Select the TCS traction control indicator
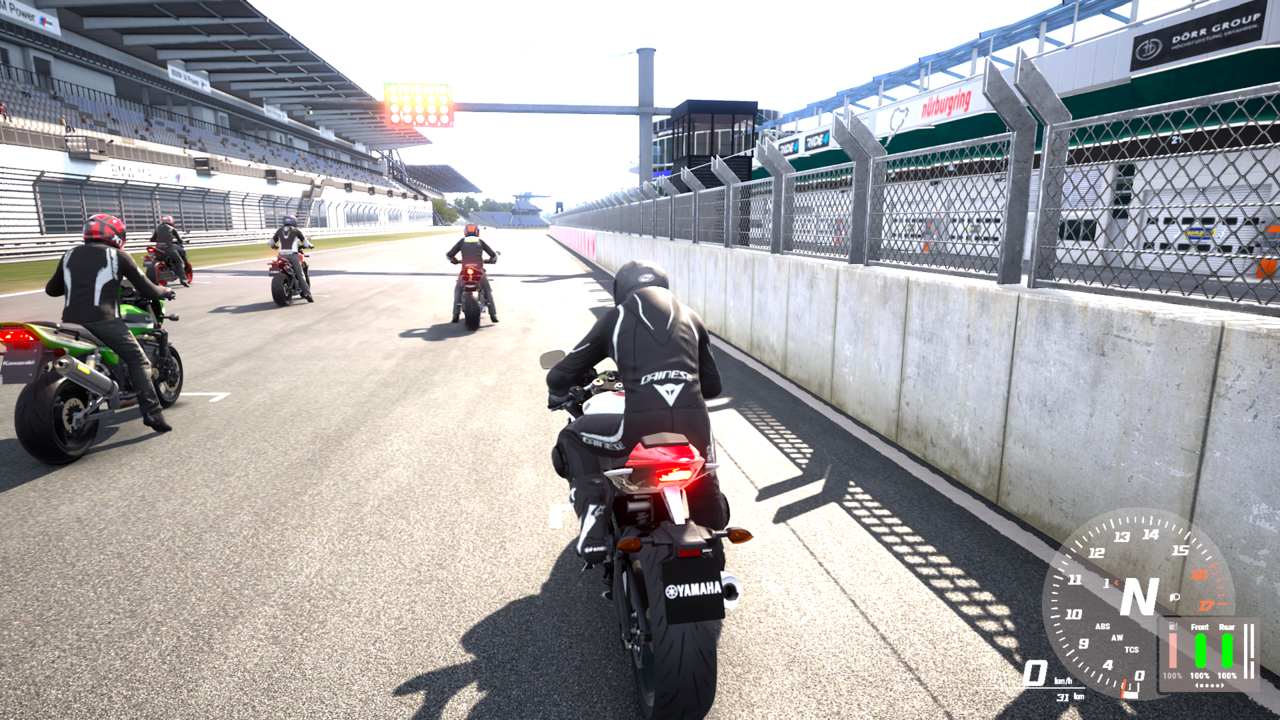 click(1132, 649)
